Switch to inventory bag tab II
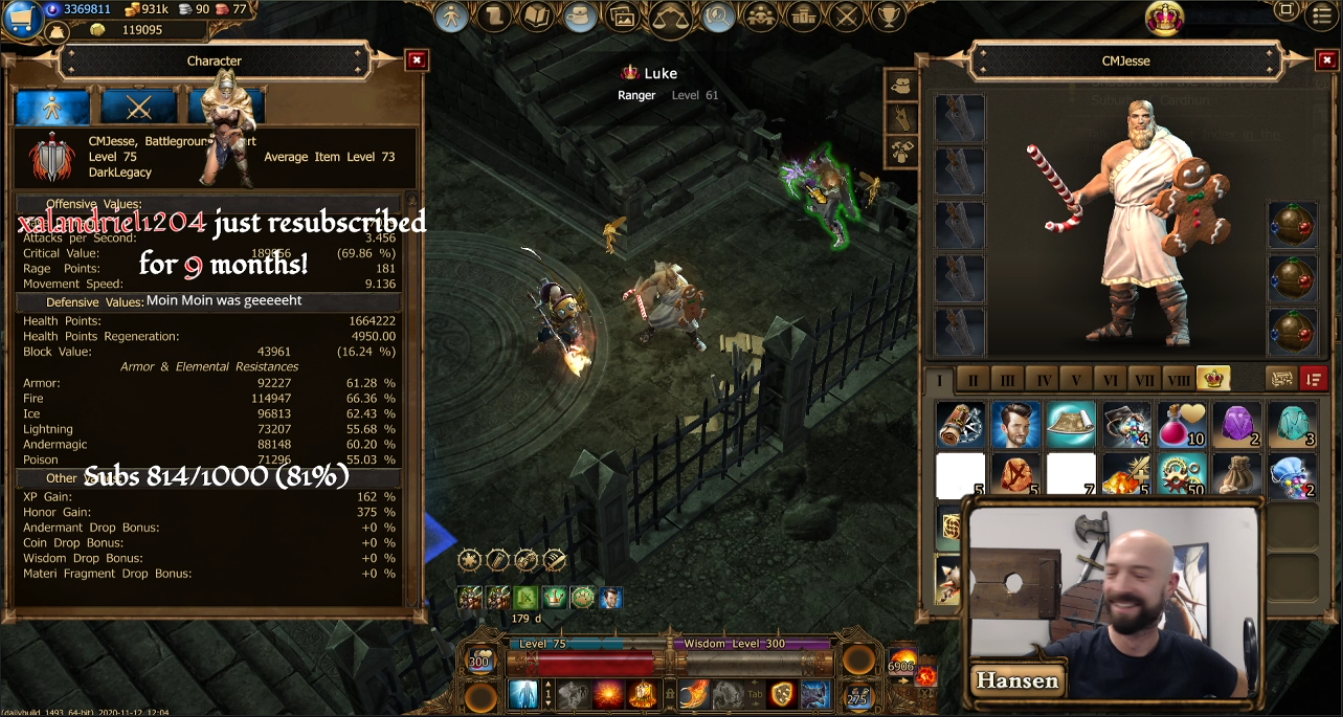 point(973,380)
